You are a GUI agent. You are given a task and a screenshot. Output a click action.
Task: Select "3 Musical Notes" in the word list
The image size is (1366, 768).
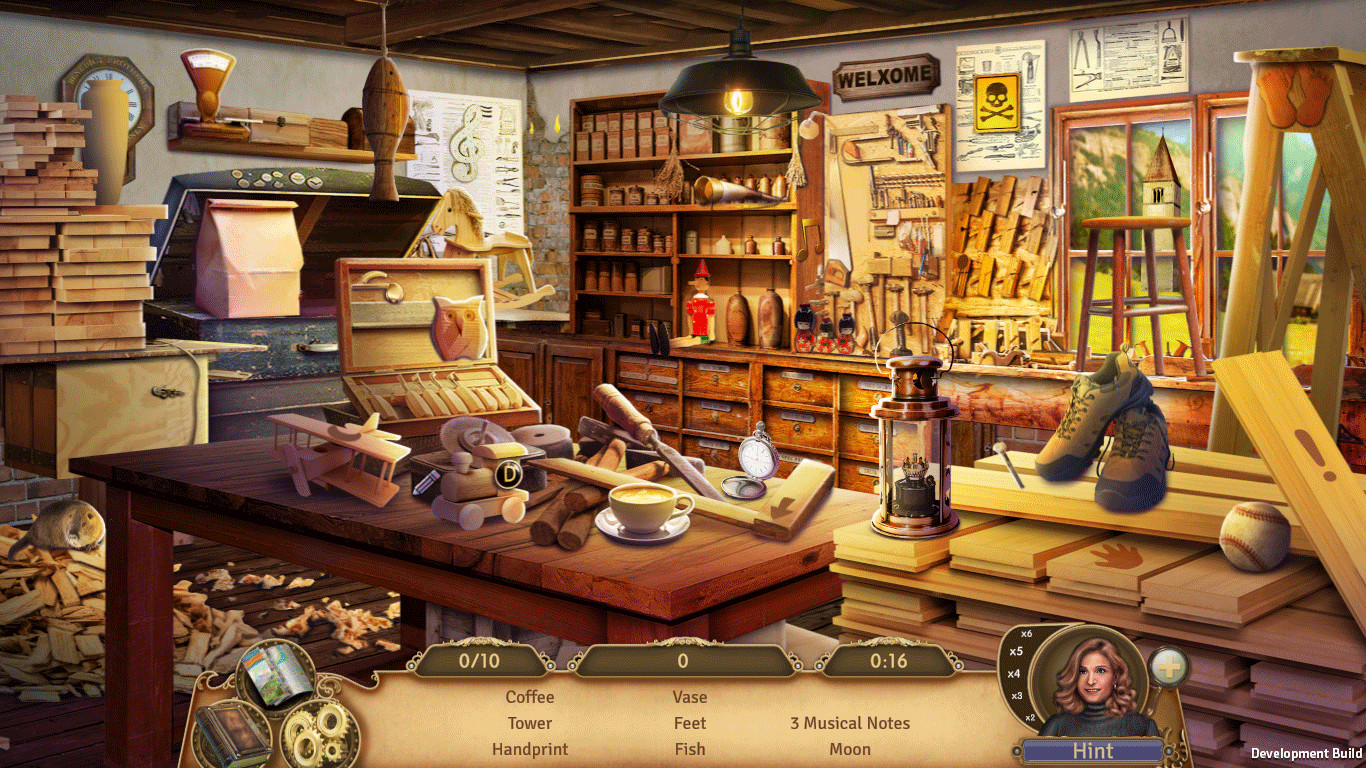coord(849,723)
